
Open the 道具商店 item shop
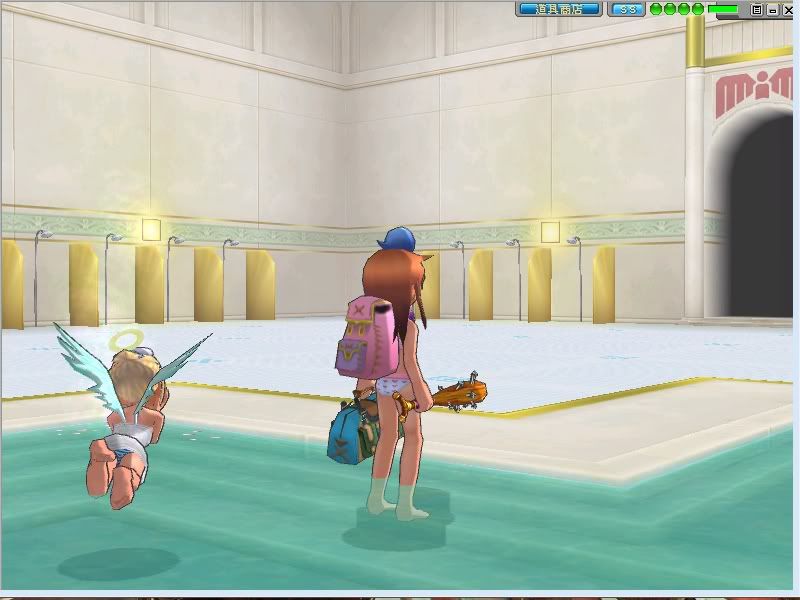pos(559,9)
